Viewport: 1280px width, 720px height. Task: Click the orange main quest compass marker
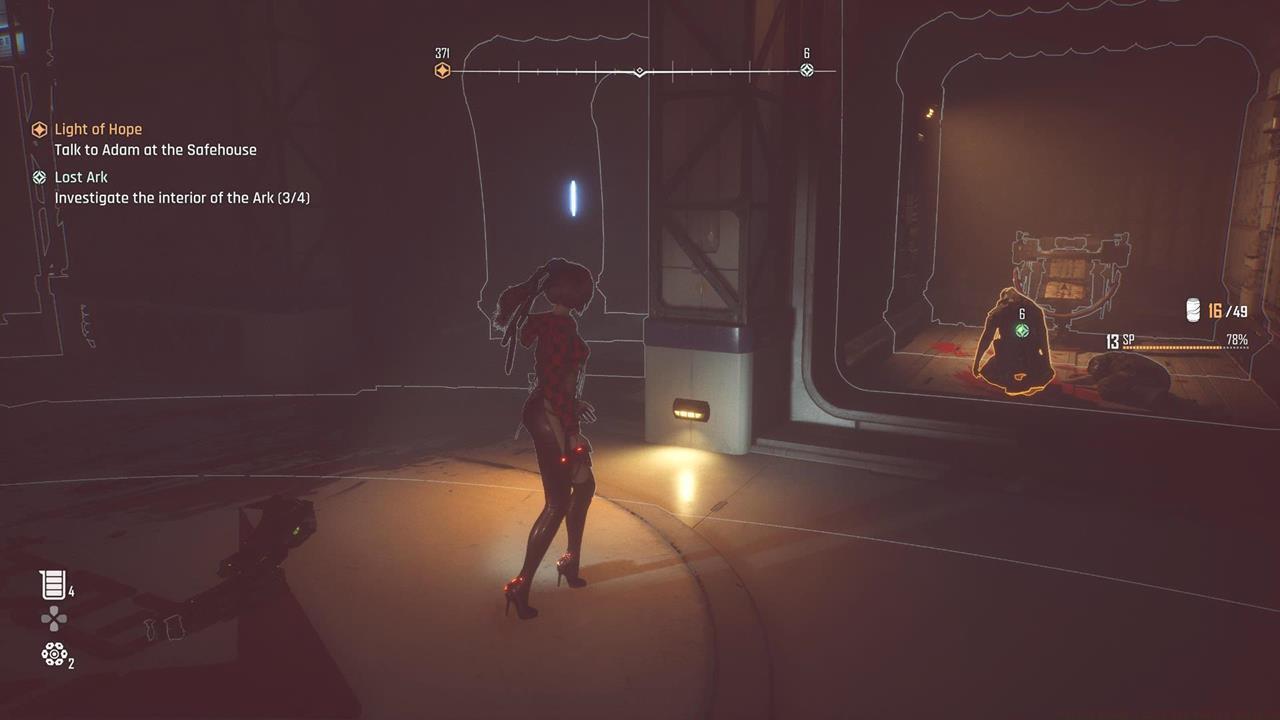point(442,70)
